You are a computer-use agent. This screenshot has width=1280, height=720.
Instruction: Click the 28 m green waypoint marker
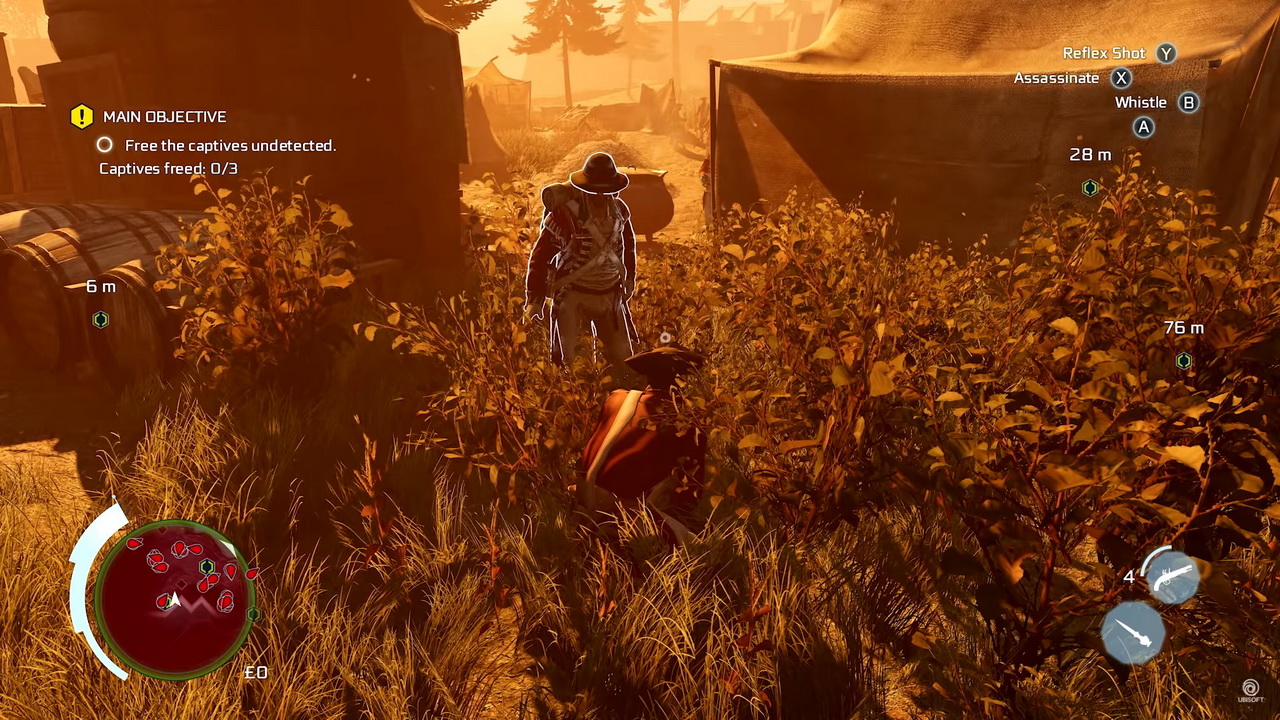[x=1090, y=188]
